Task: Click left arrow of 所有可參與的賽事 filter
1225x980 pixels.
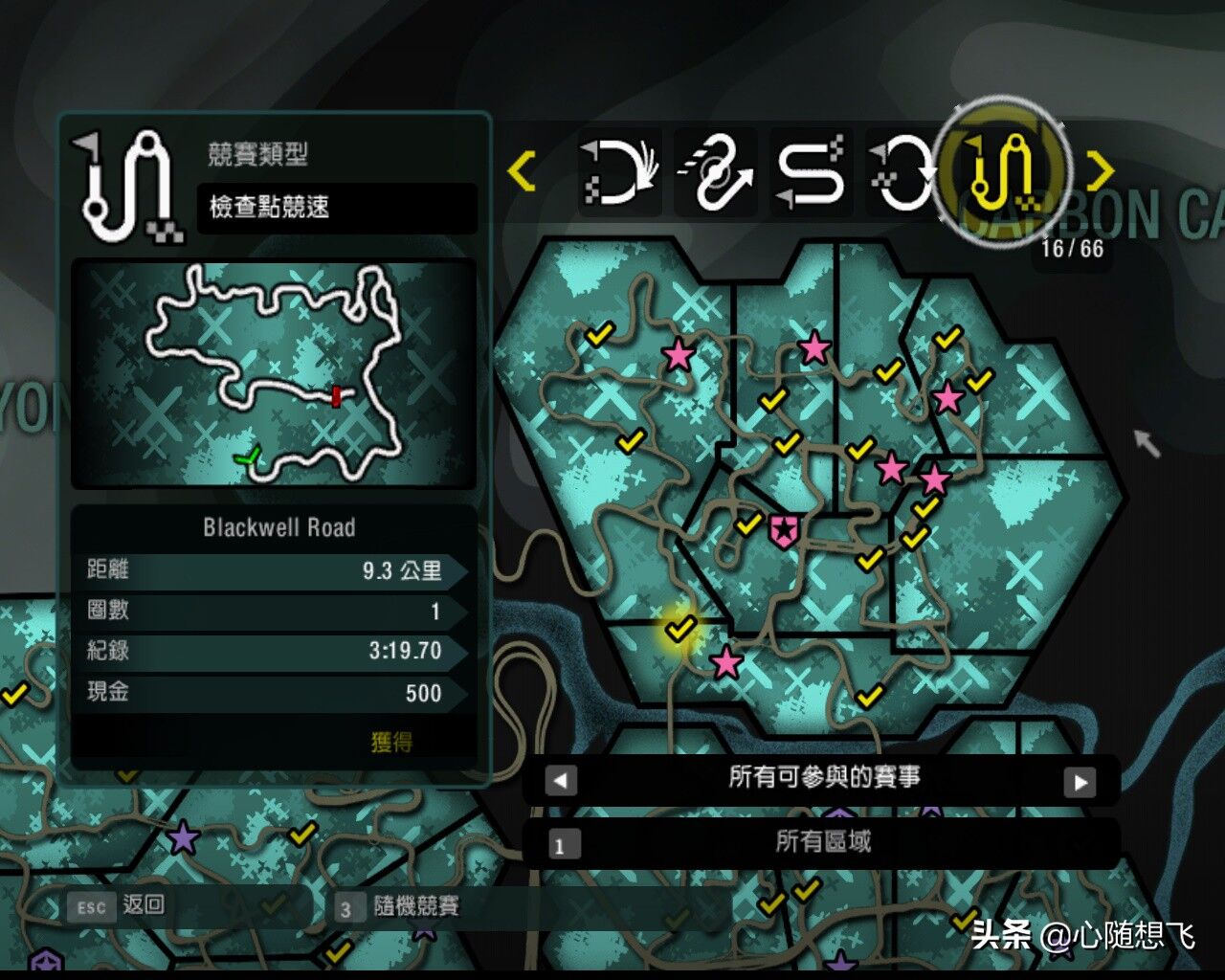Action: click(x=561, y=781)
